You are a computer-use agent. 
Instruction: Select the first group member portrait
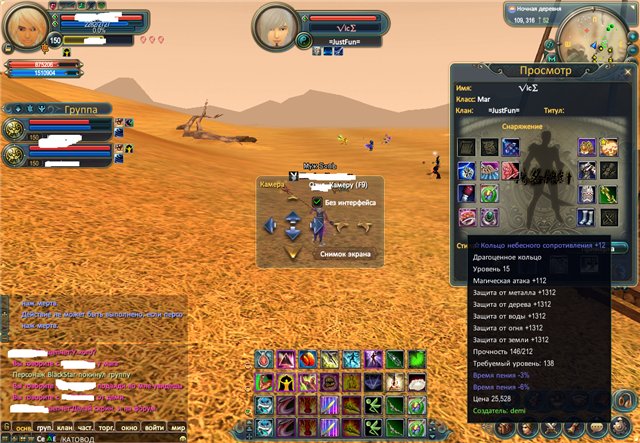click(14, 127)
